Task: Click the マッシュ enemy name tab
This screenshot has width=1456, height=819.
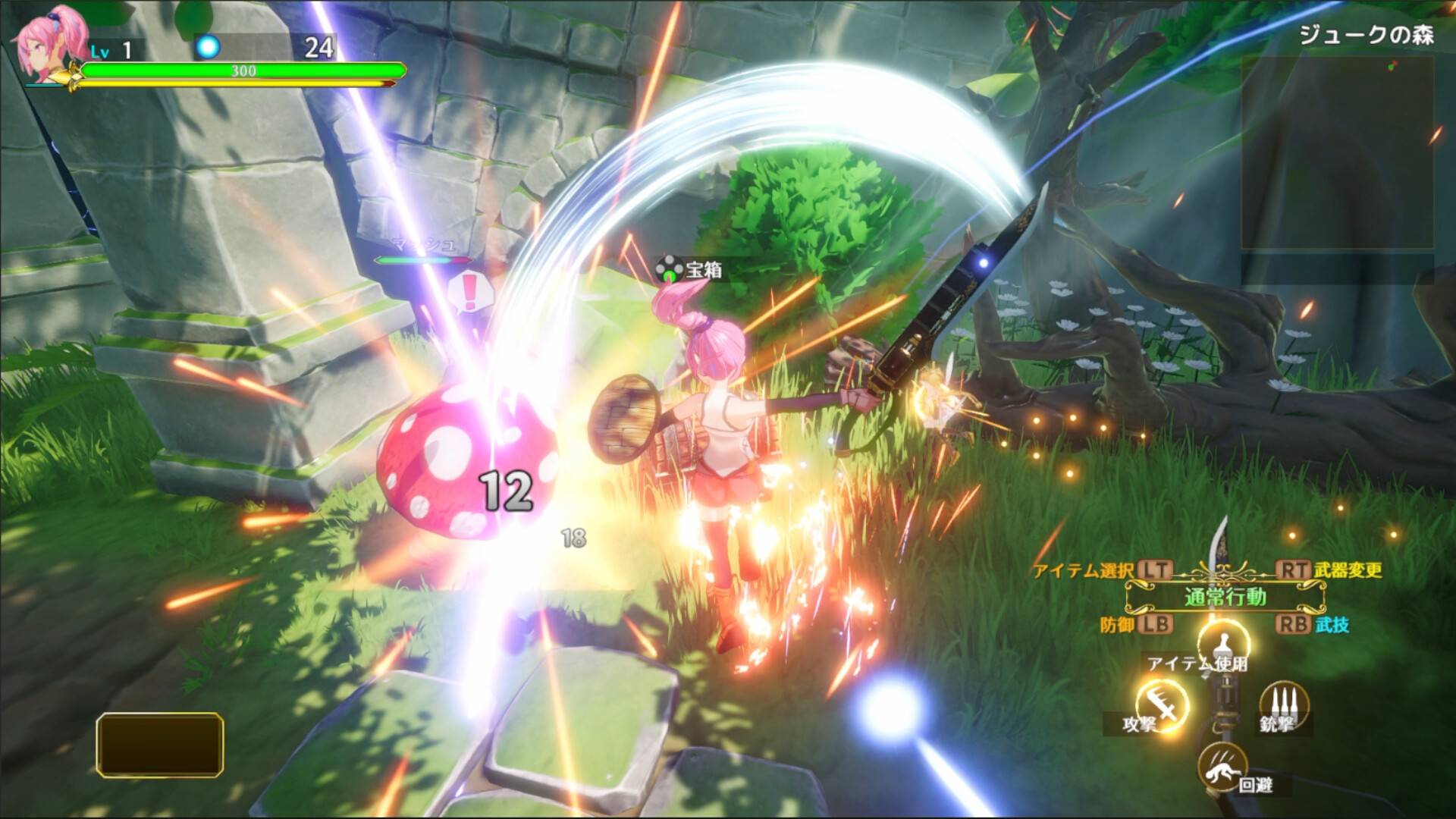Action: click(422, 245)
